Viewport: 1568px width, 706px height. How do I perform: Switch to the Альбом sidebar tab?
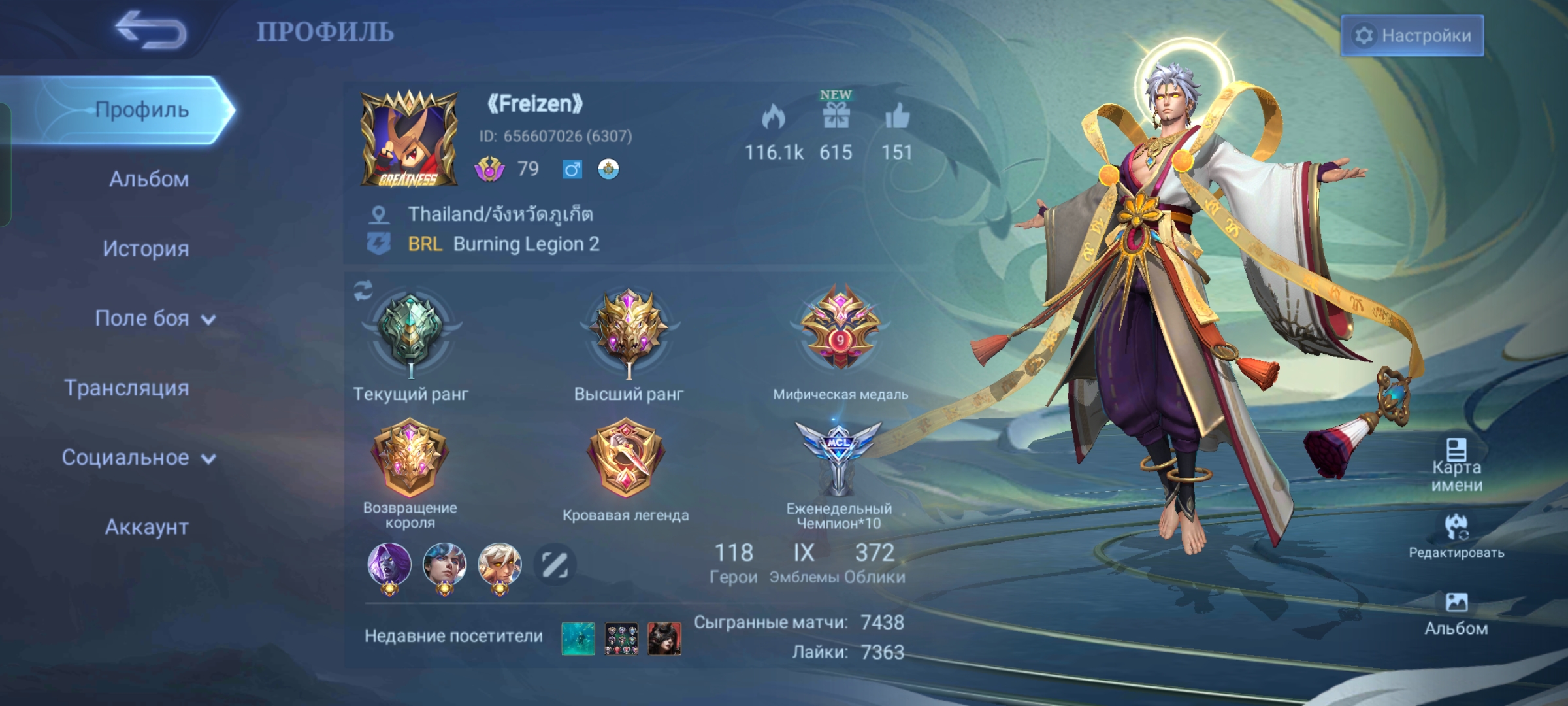(x=148, y=179)
